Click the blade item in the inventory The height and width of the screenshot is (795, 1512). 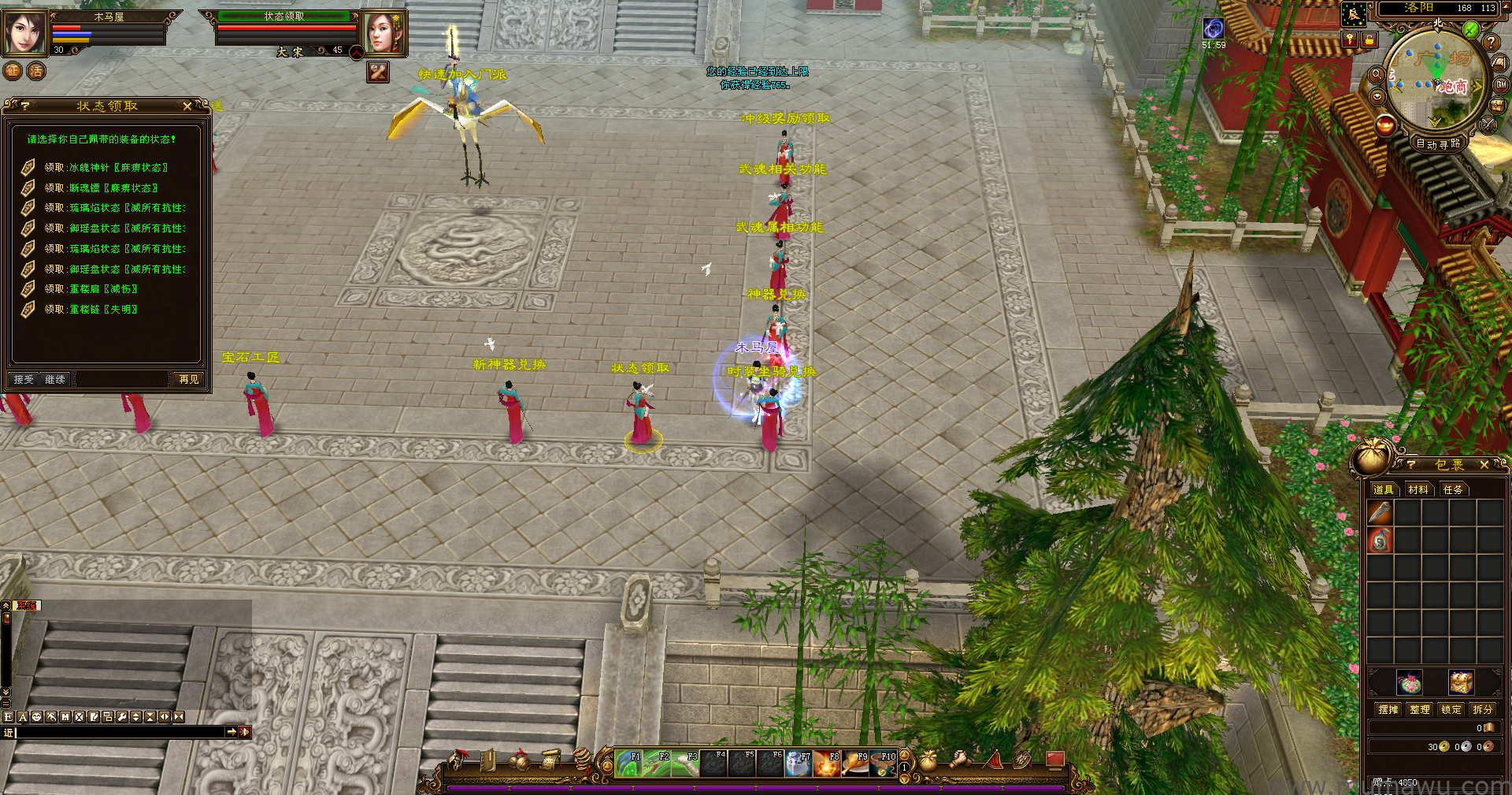coord(1380,513)
